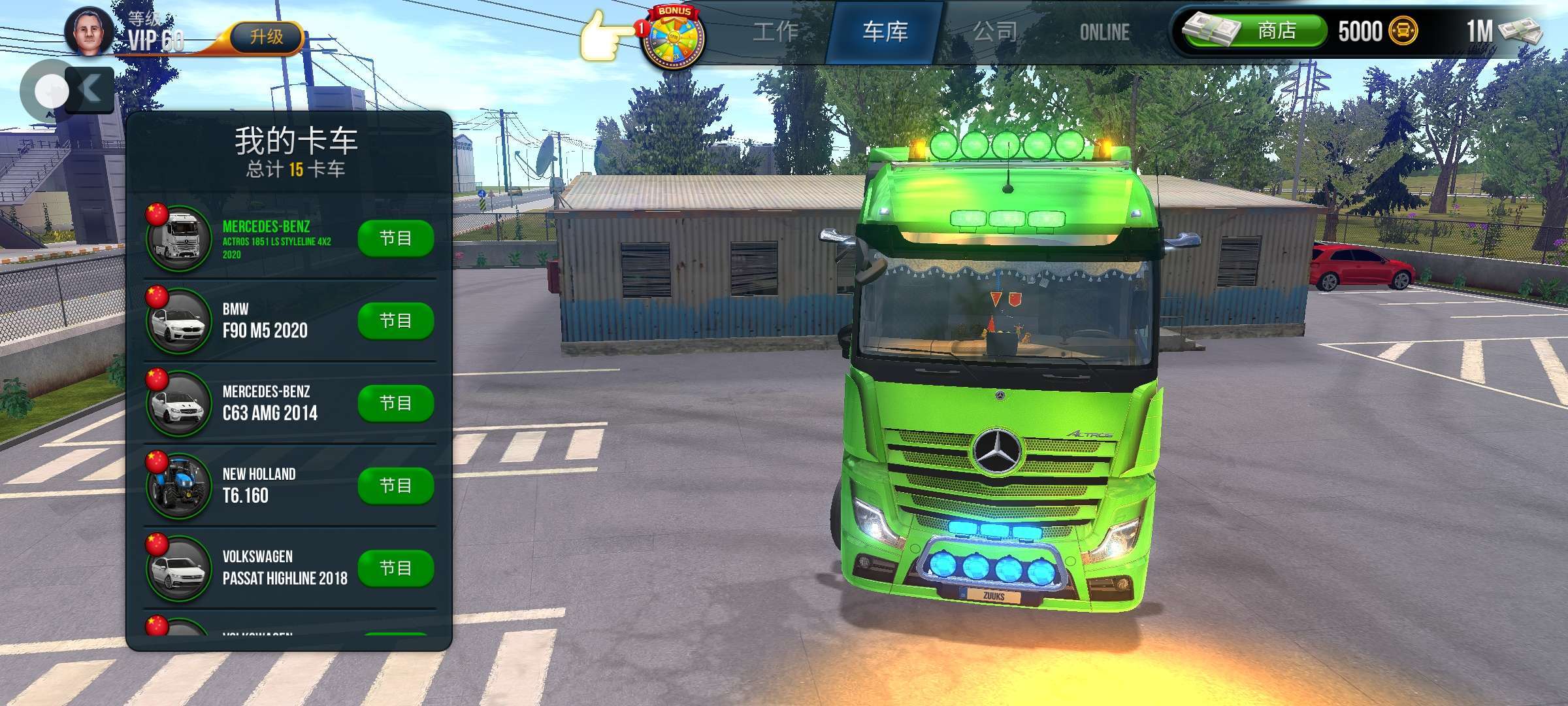Screen dimensions: 1568x706
Task: Select the New Holland tractor thumbnail
Action: click(x=178, y=486)
